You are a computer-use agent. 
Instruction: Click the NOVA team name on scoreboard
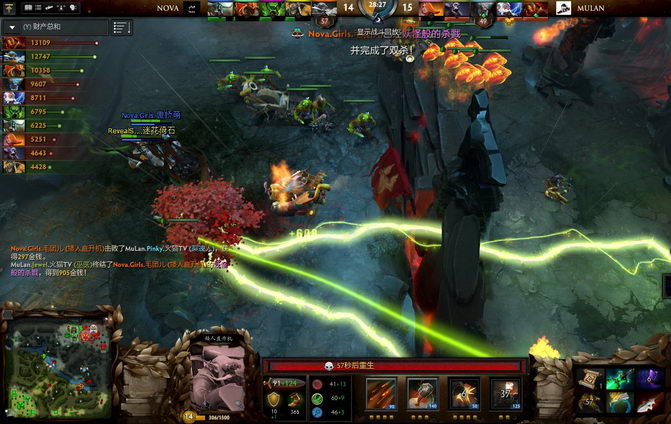point(168,8)
